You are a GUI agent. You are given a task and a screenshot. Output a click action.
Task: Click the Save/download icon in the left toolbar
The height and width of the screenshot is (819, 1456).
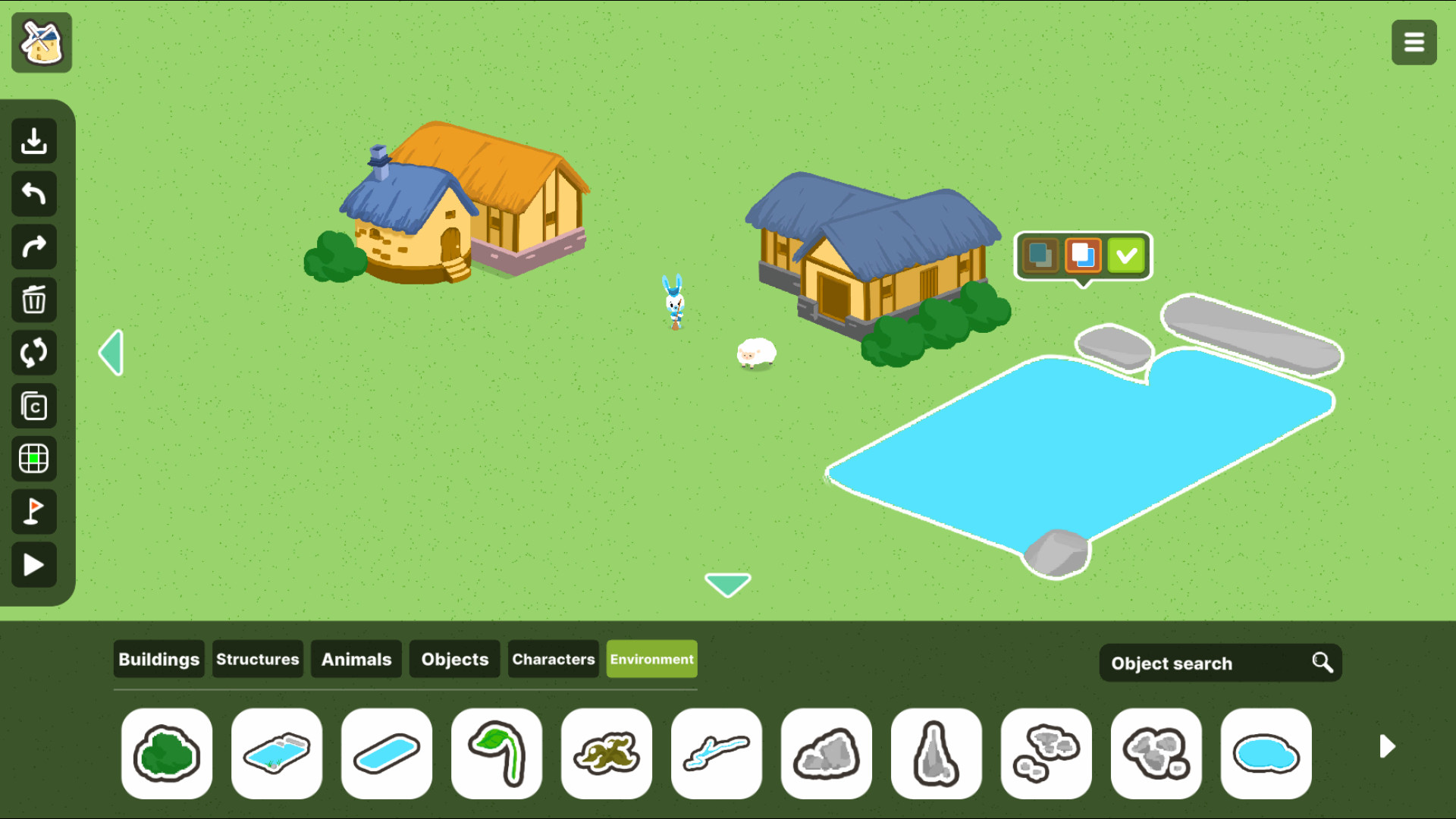[x=33, y=140]
